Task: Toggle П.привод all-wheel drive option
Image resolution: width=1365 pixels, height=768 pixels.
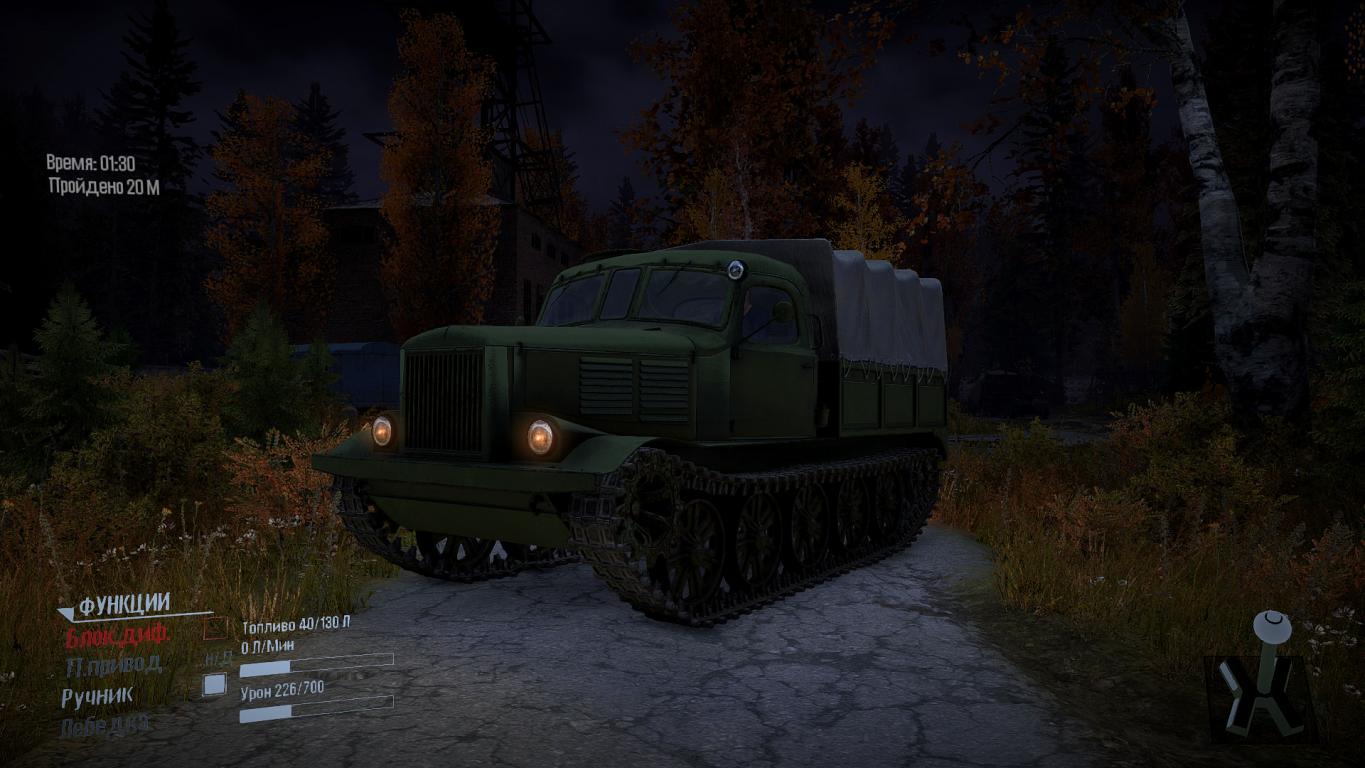Action: pyautogui.click(x=113, y=665)
